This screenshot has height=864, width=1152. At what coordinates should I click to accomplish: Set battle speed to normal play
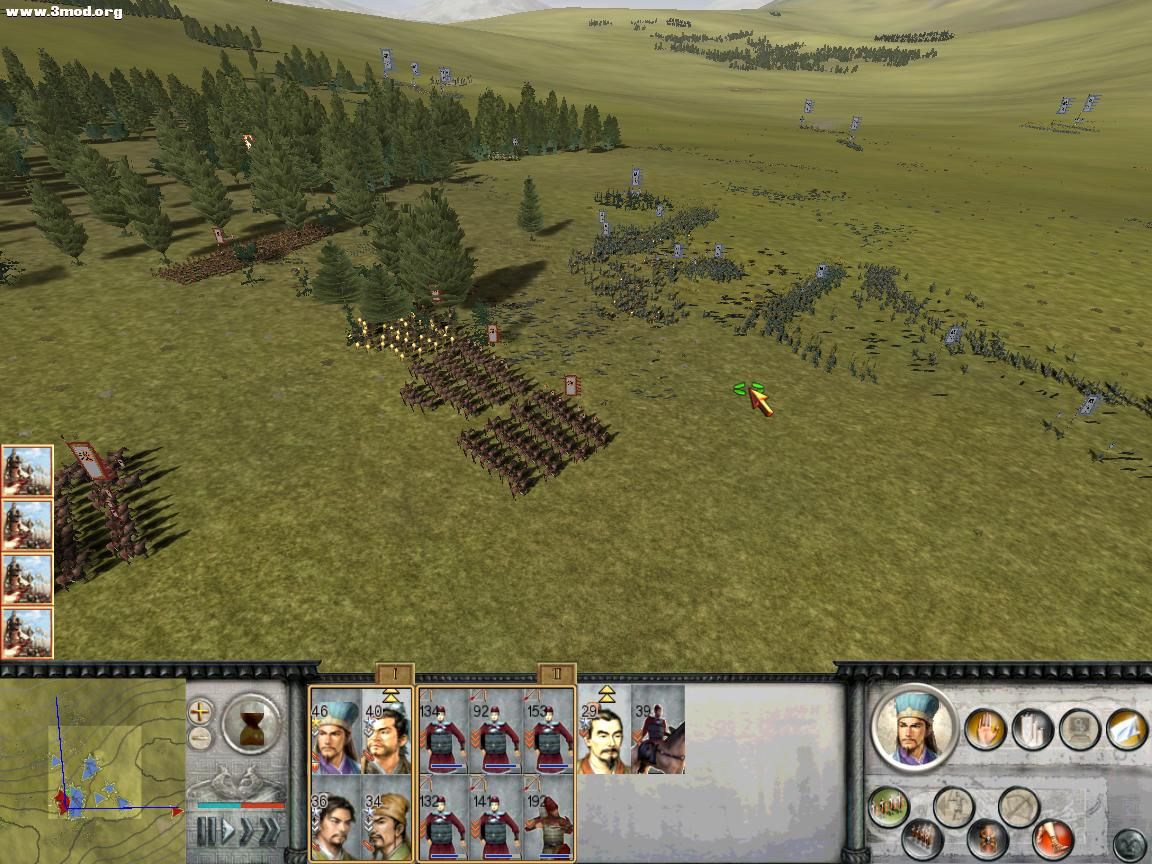228,830
